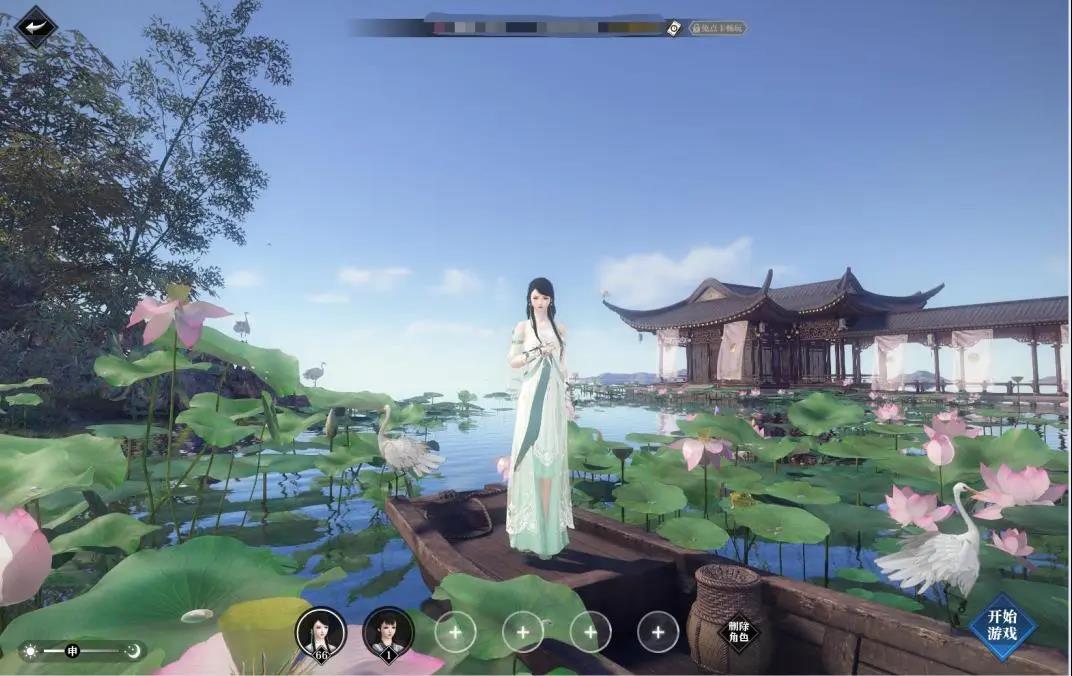The image size is (1072, 676).
Task: Click the small clock icon at top
Action: (674, 28)
